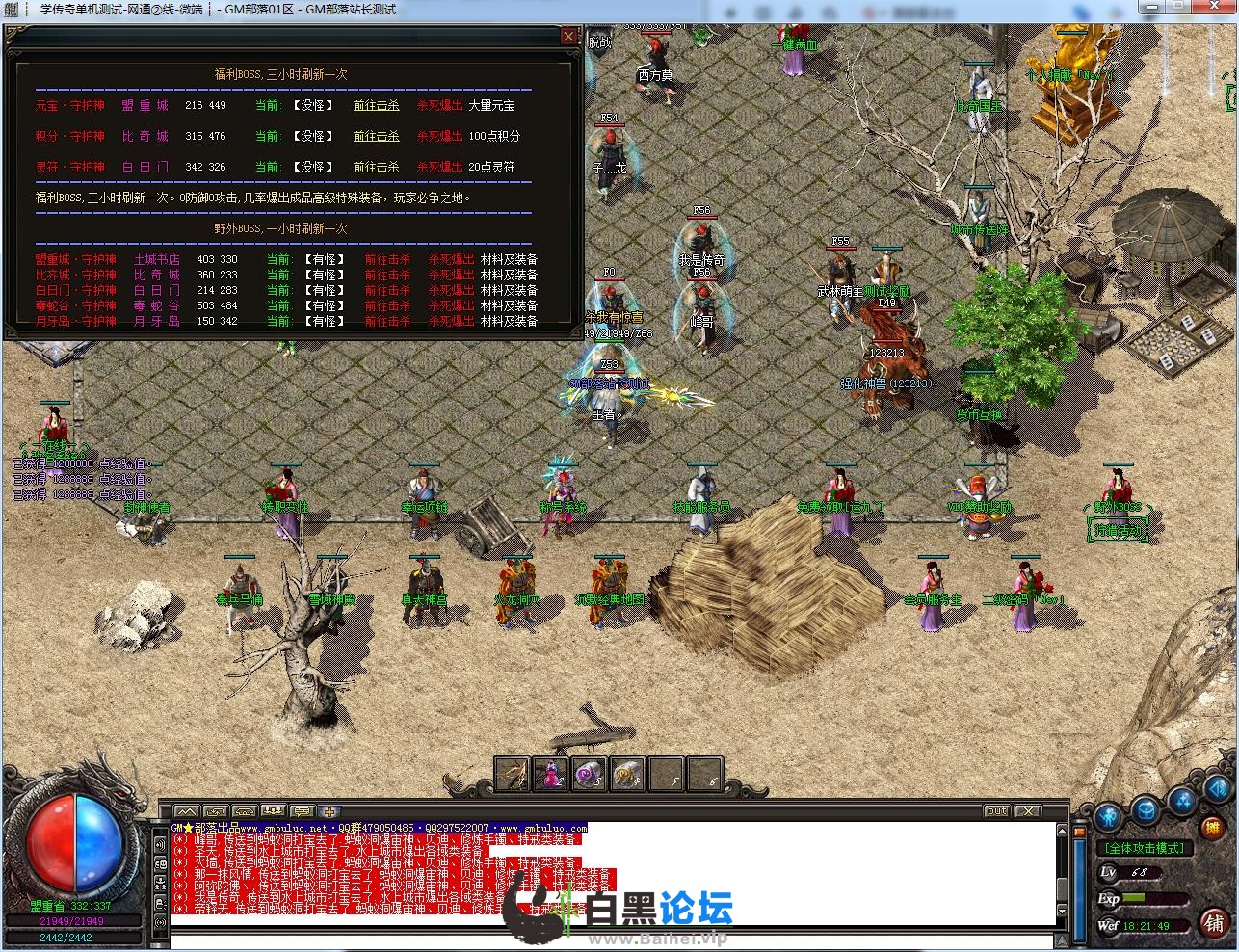Screen dimensions: 1239x952
Task: Use the purple scroll in hotbar slot 3
Action: point(589,774)
